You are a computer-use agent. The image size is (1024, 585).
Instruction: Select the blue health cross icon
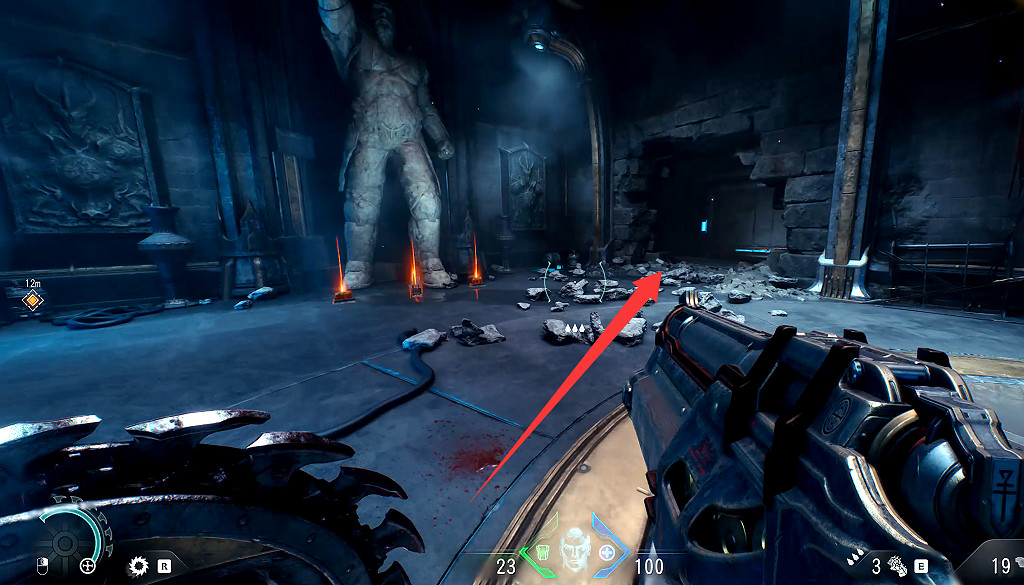[608, 553]
